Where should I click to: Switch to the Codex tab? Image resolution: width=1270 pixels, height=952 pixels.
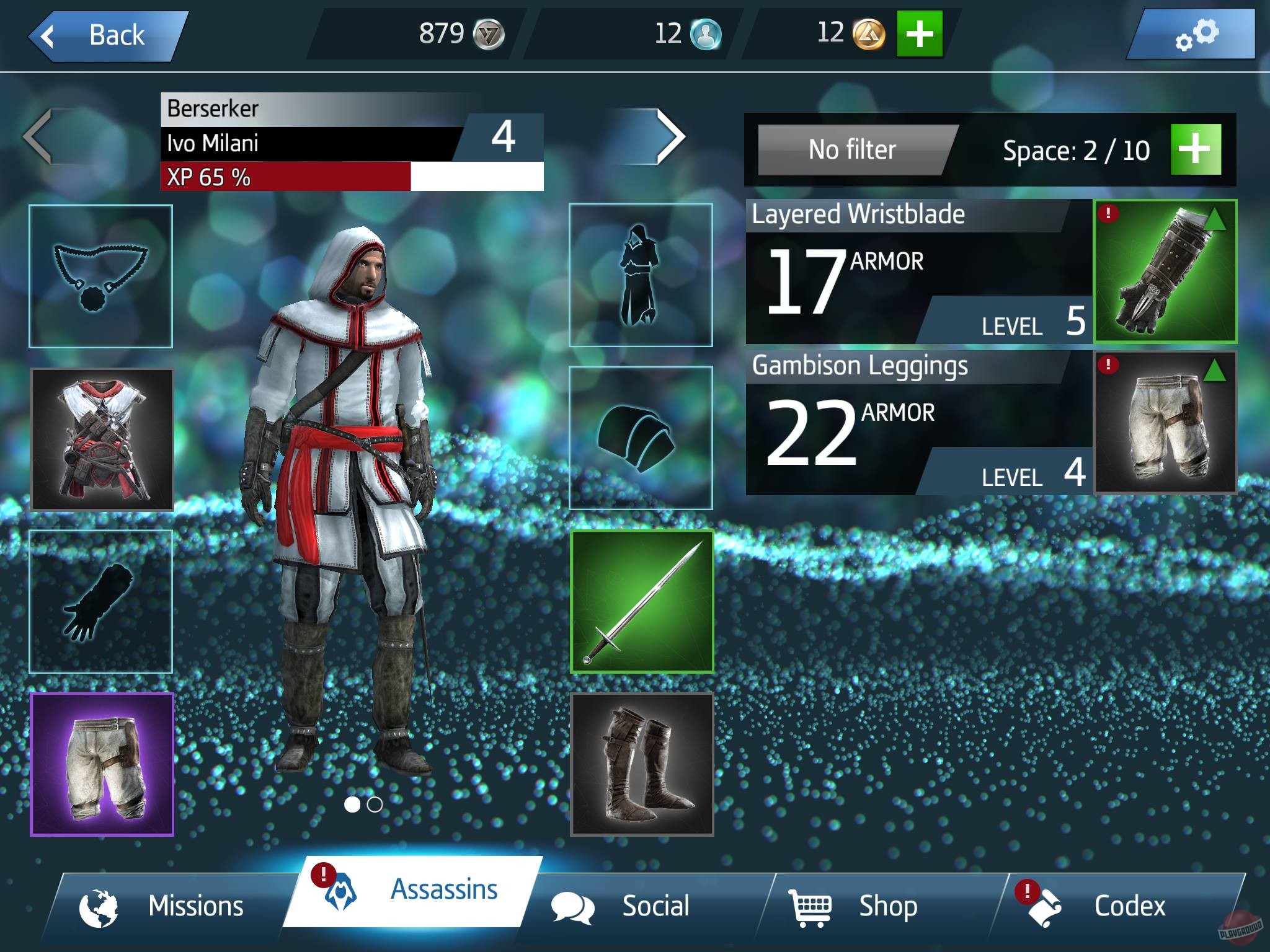1130,906
